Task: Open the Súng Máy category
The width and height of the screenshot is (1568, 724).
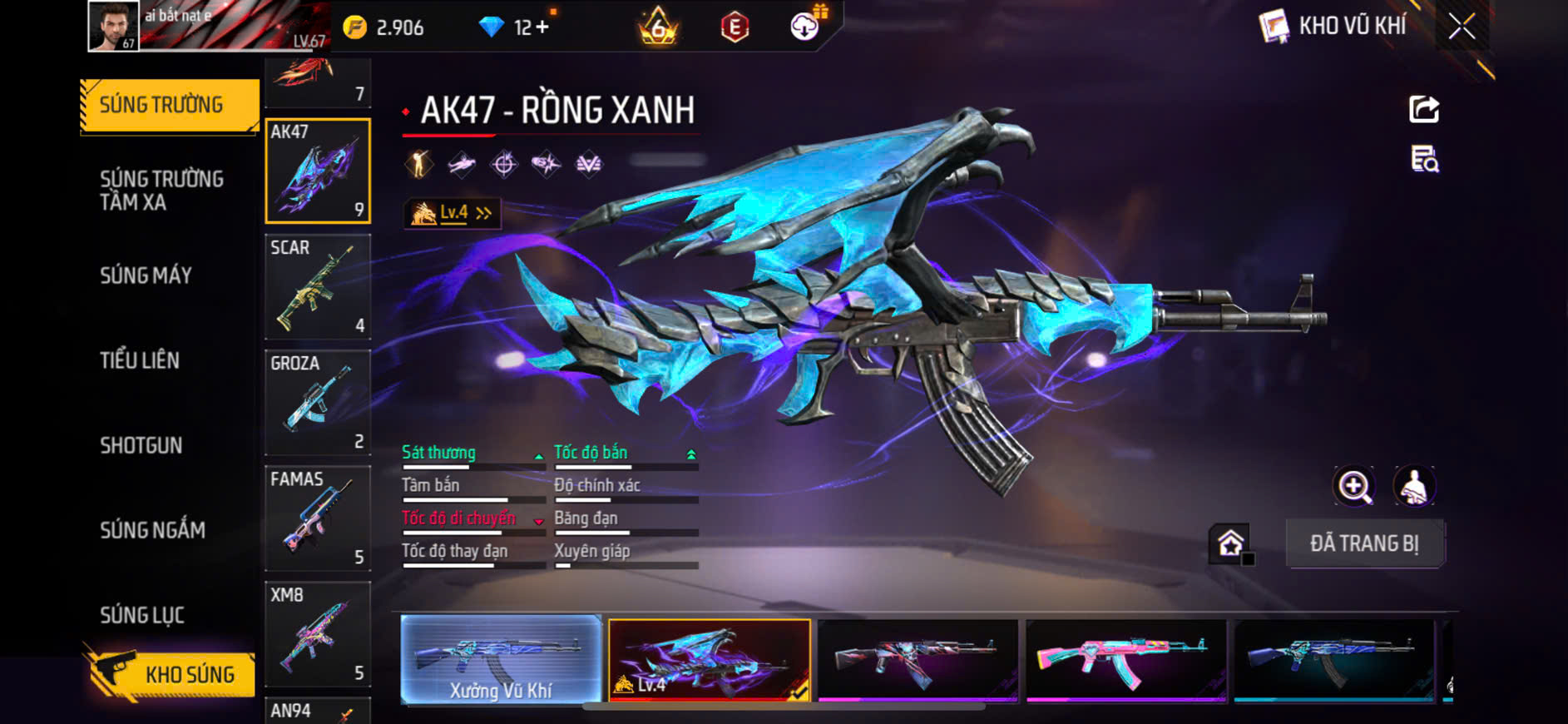Action: (x=146, y=275)
